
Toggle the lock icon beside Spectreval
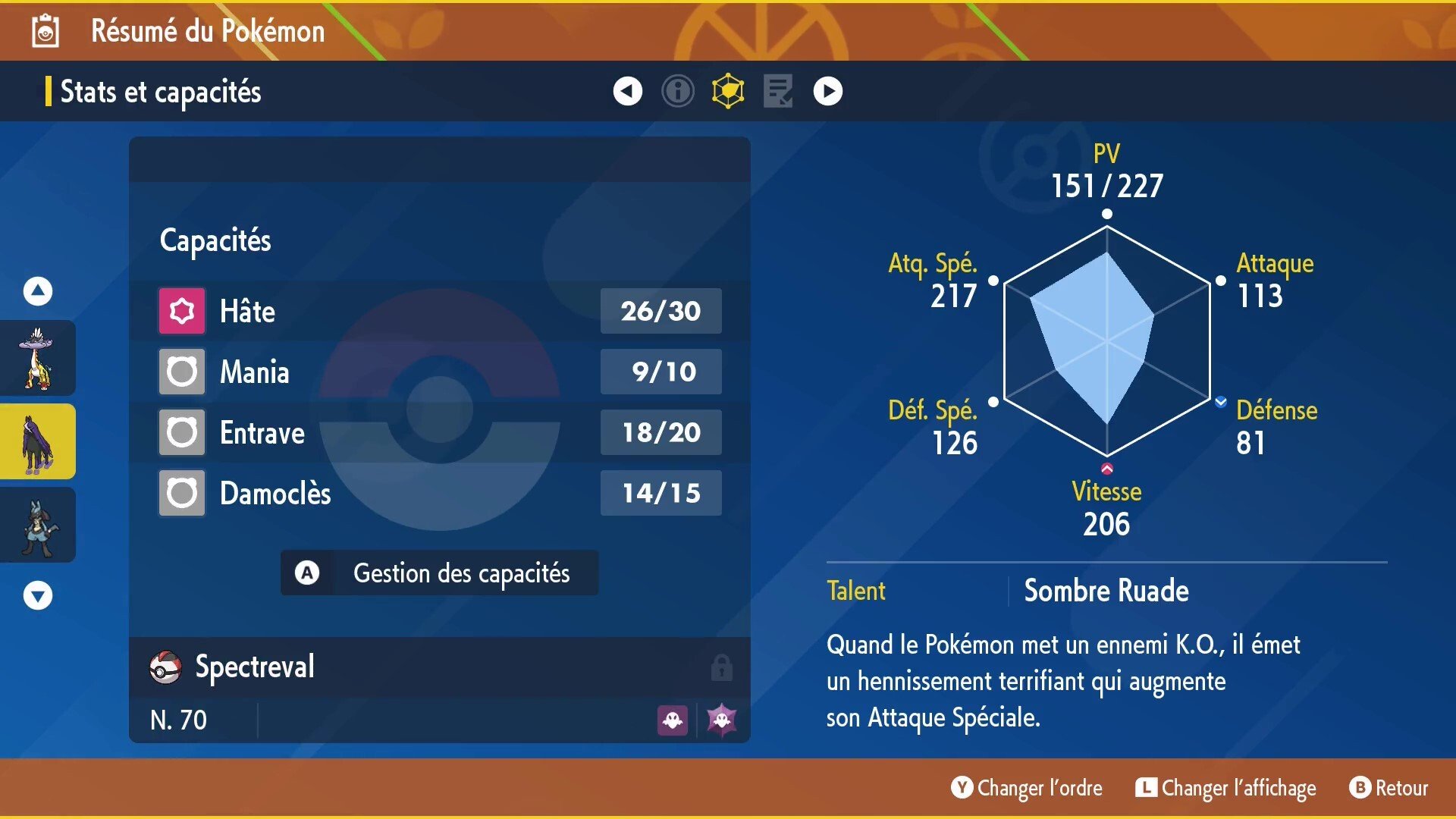click(723, 667)
